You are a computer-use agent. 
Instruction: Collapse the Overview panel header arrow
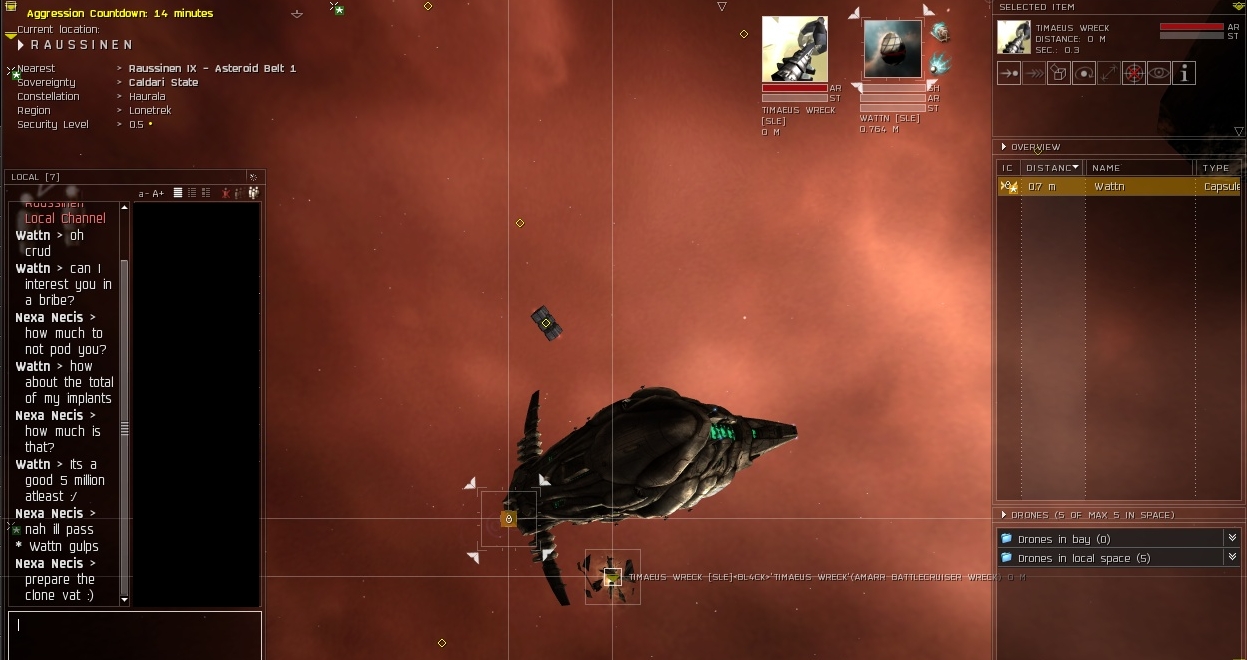click(1004, 147)
